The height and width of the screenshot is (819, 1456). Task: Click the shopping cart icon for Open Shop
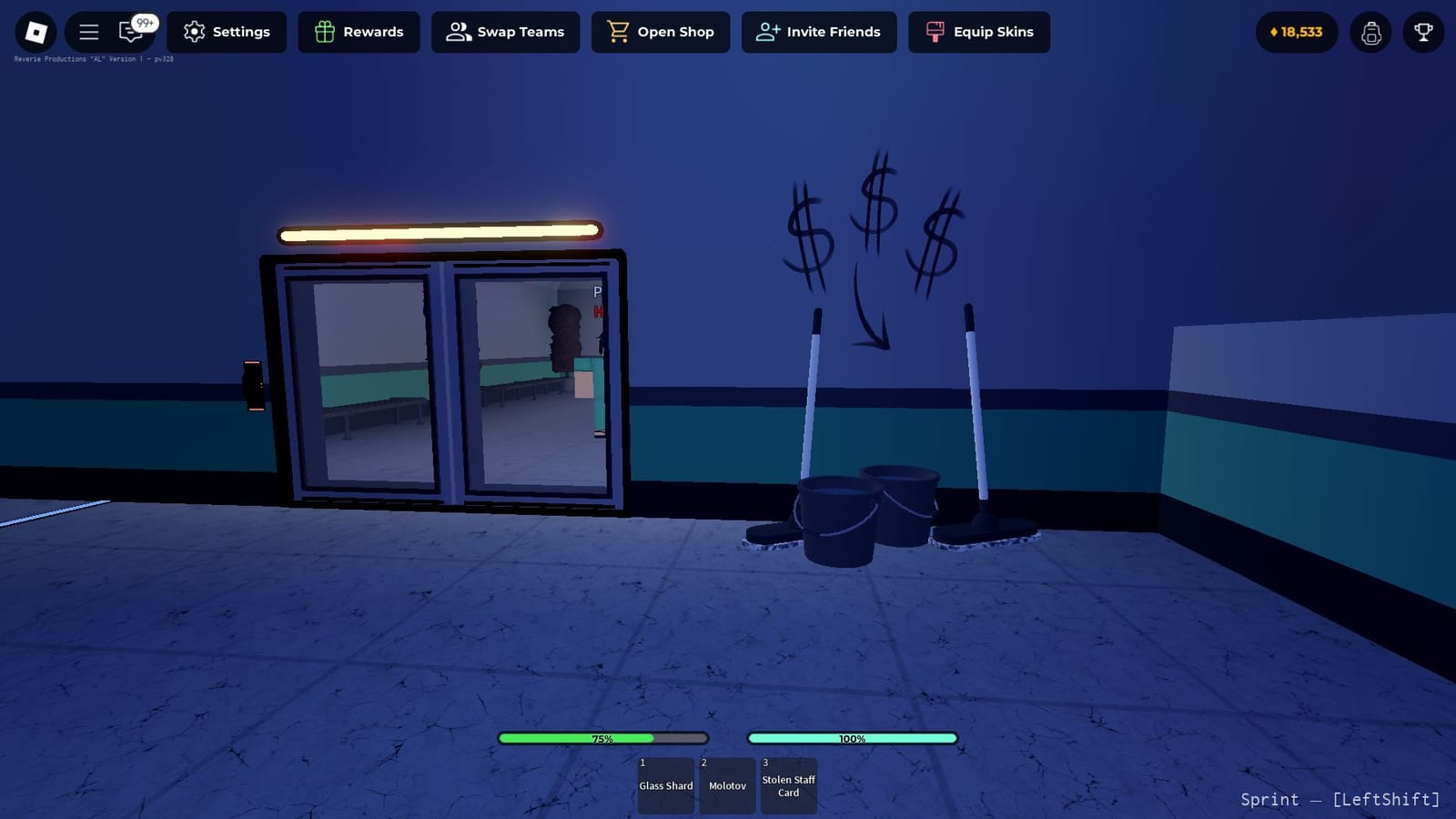tap(620, 32)
